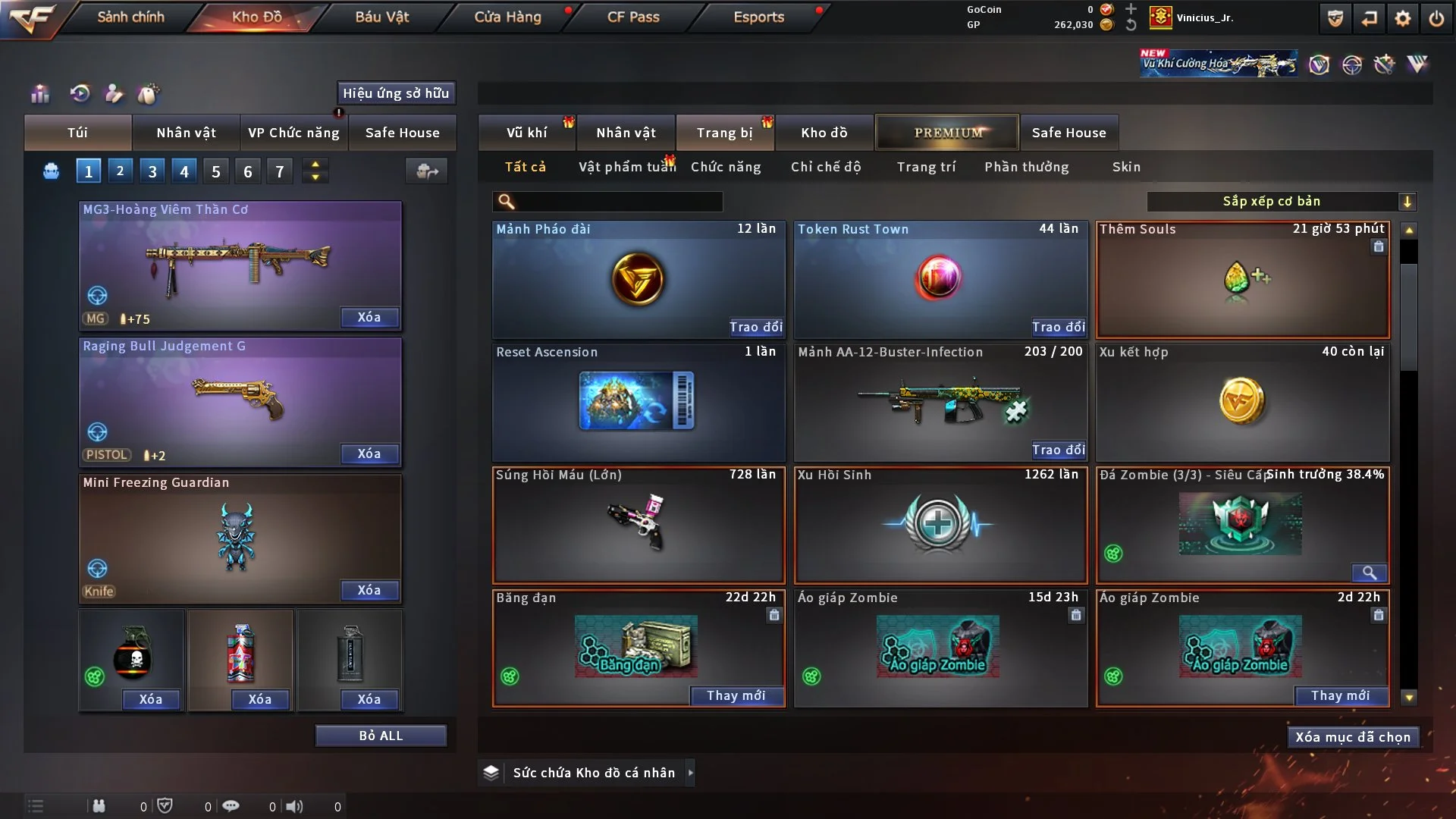Go to the Esports tab
This screenshot has width=1456, height=819.
point(758,17)
